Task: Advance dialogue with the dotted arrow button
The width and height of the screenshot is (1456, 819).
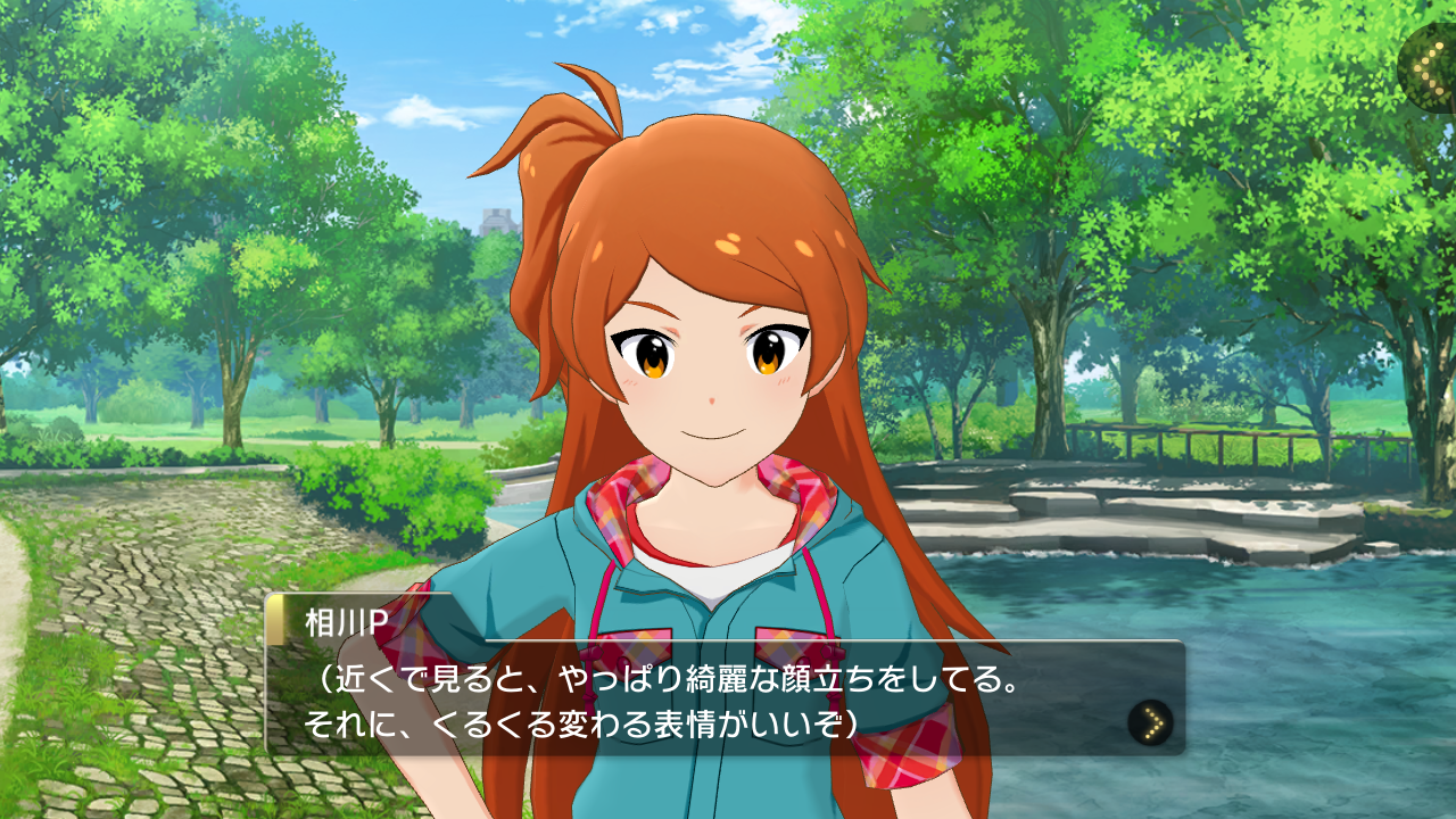Action: 1150,722
